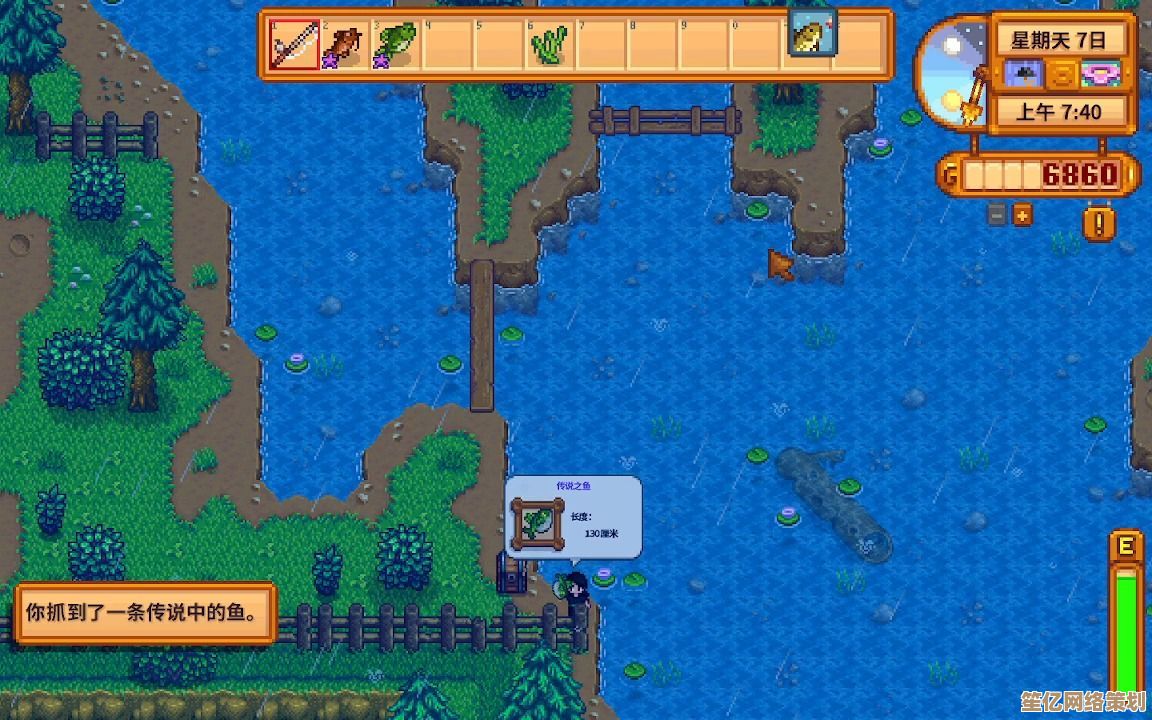This screenshot has height=720, width=1152.
Task: Select the fishing rod hotbar slot
Action: pos(295,45)
